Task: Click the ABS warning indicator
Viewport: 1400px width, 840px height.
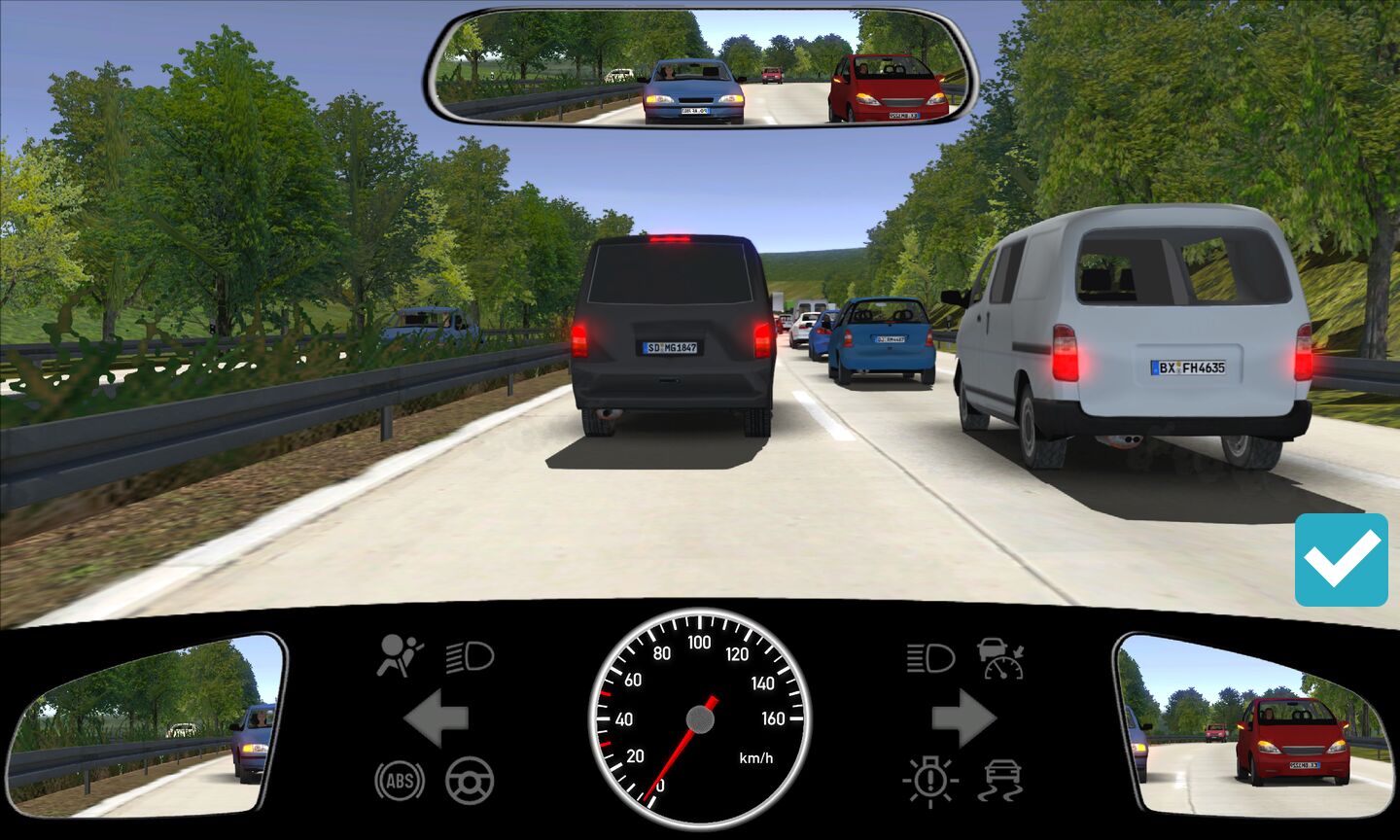Action: 400,780
